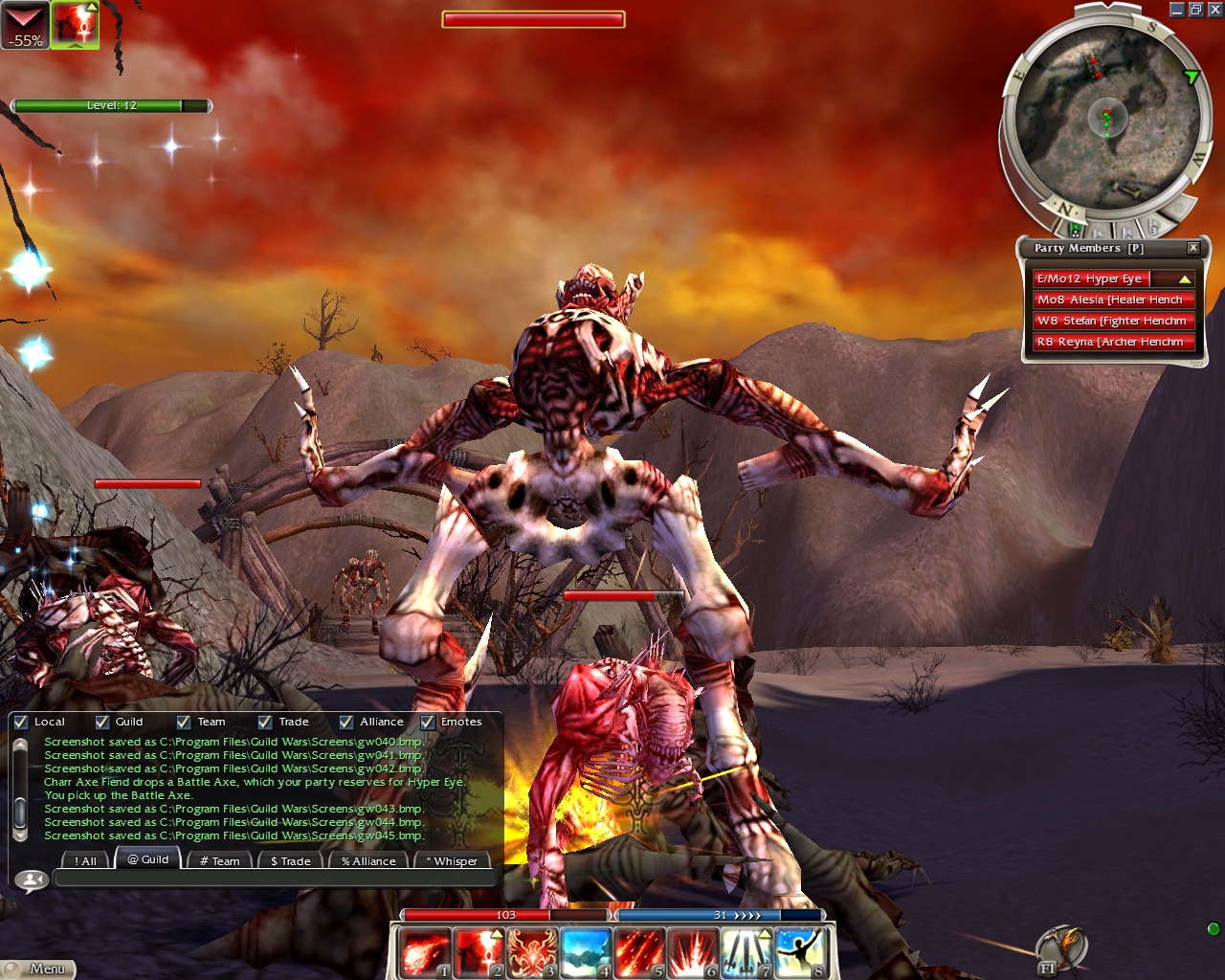The image size is (1225, 980).
Task: Click the circular compass minimap
Action: (1105, 120)
